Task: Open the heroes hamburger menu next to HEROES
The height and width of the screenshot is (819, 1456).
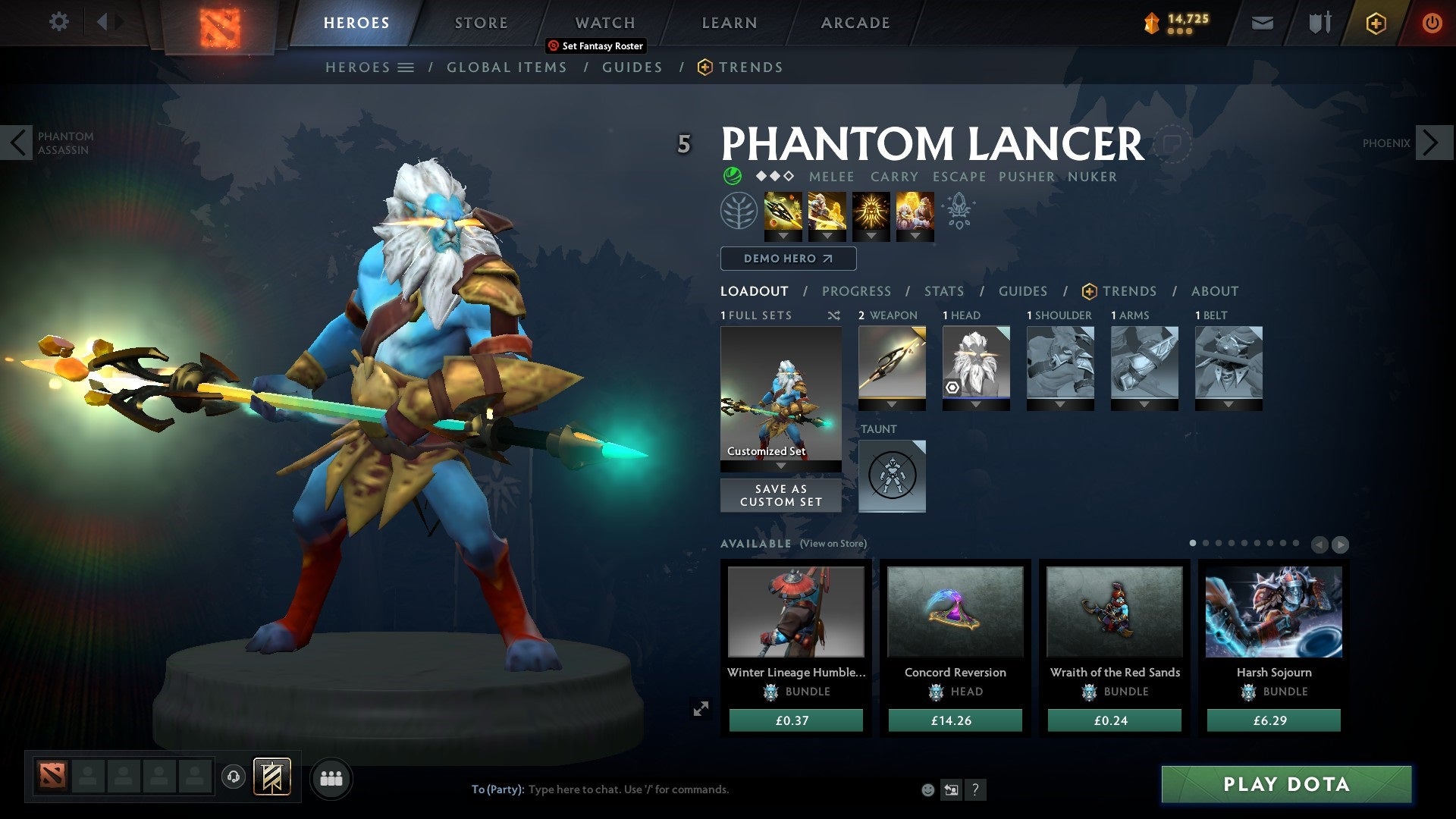Action: pos(406,67)
